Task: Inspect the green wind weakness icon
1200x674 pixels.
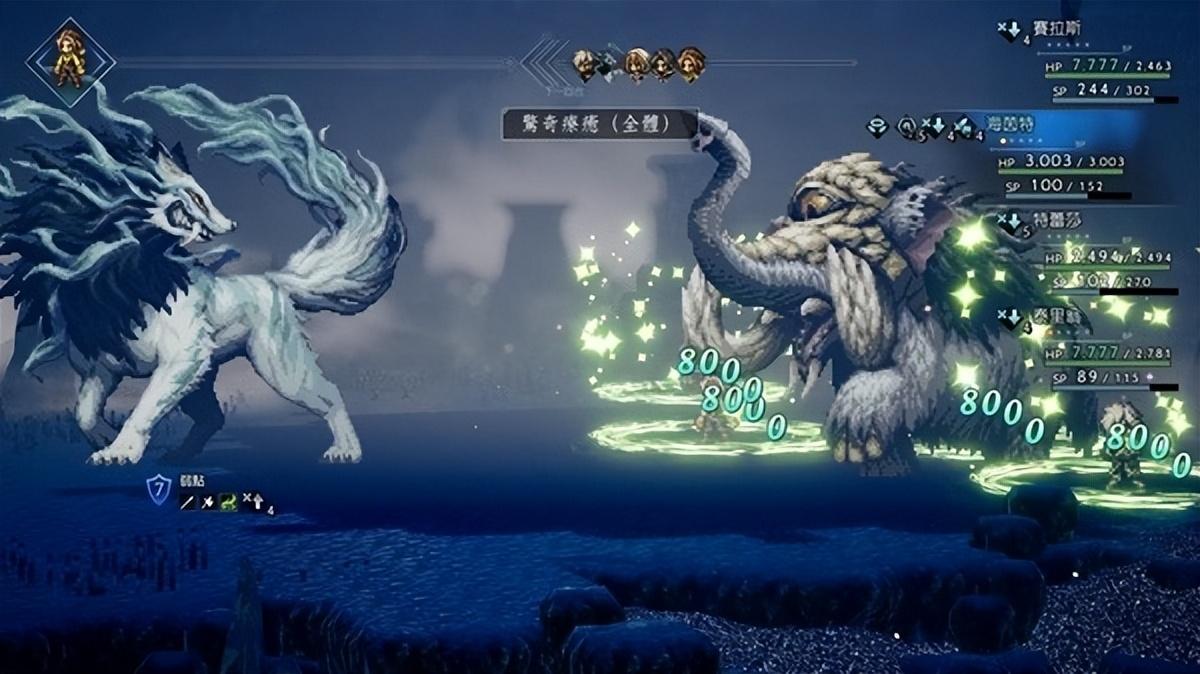Action: [x=229, y=503]
